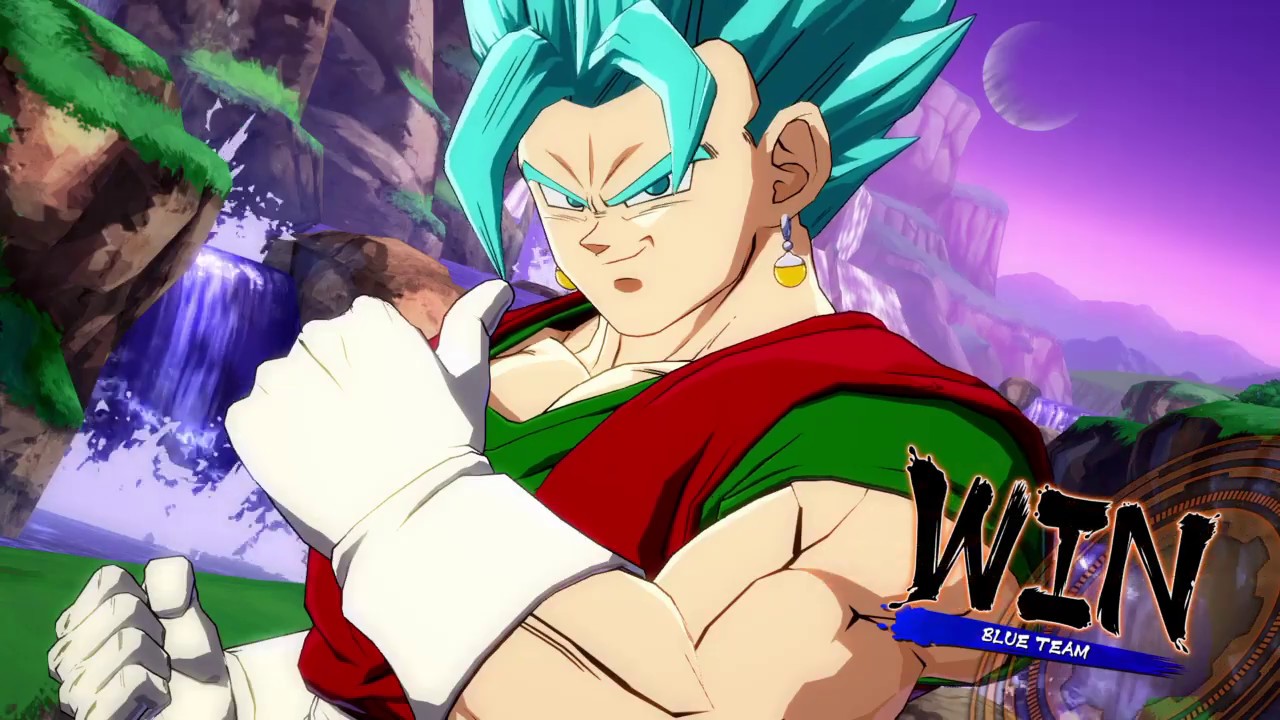Image resolution: width=1280 pixels, height=720 pixels.
Task: Click the BLUE TEAM label
Action: pyautogui.click(x=1035, y=643)
